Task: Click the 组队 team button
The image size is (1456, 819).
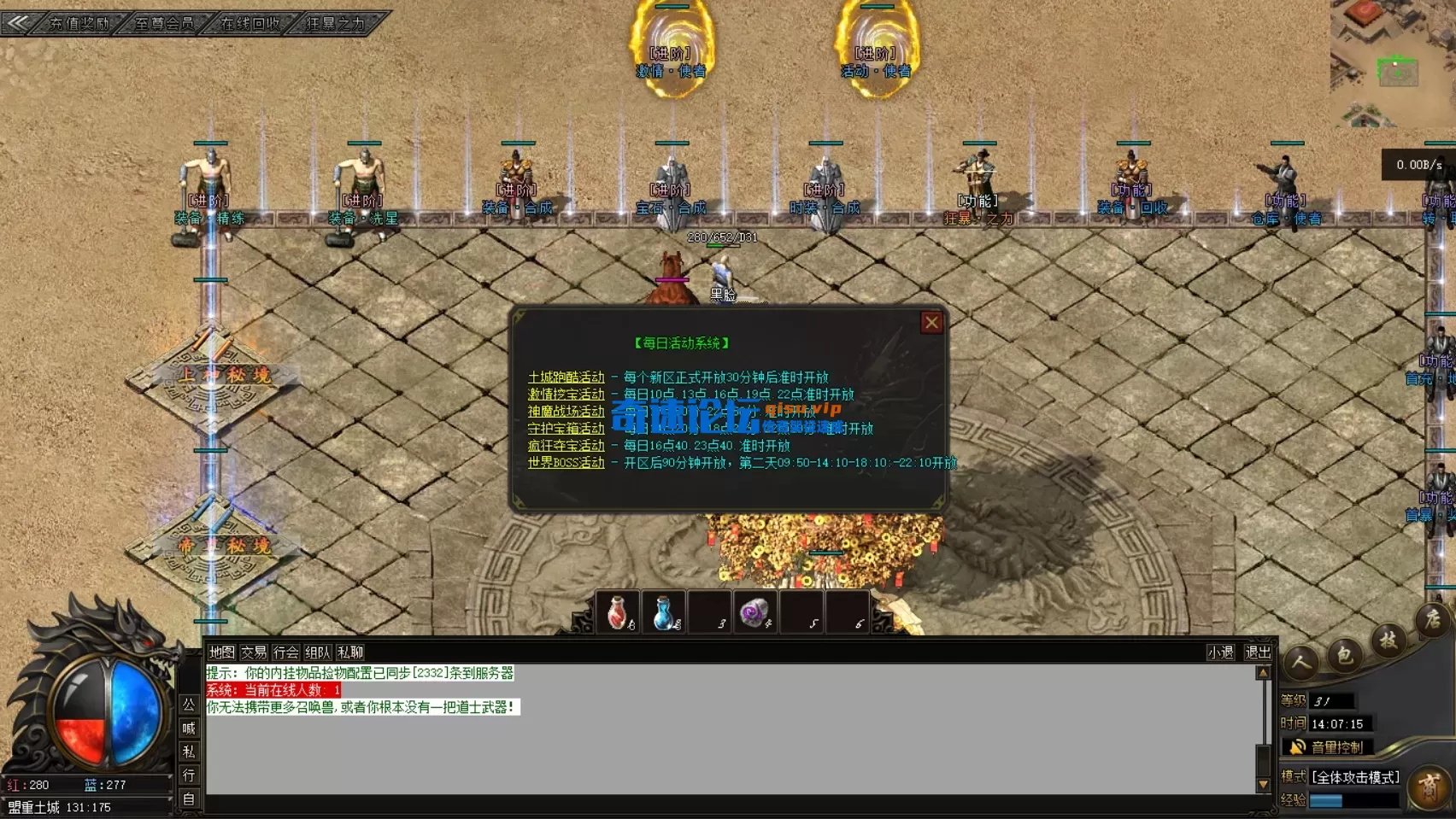Action: (318, 652)
